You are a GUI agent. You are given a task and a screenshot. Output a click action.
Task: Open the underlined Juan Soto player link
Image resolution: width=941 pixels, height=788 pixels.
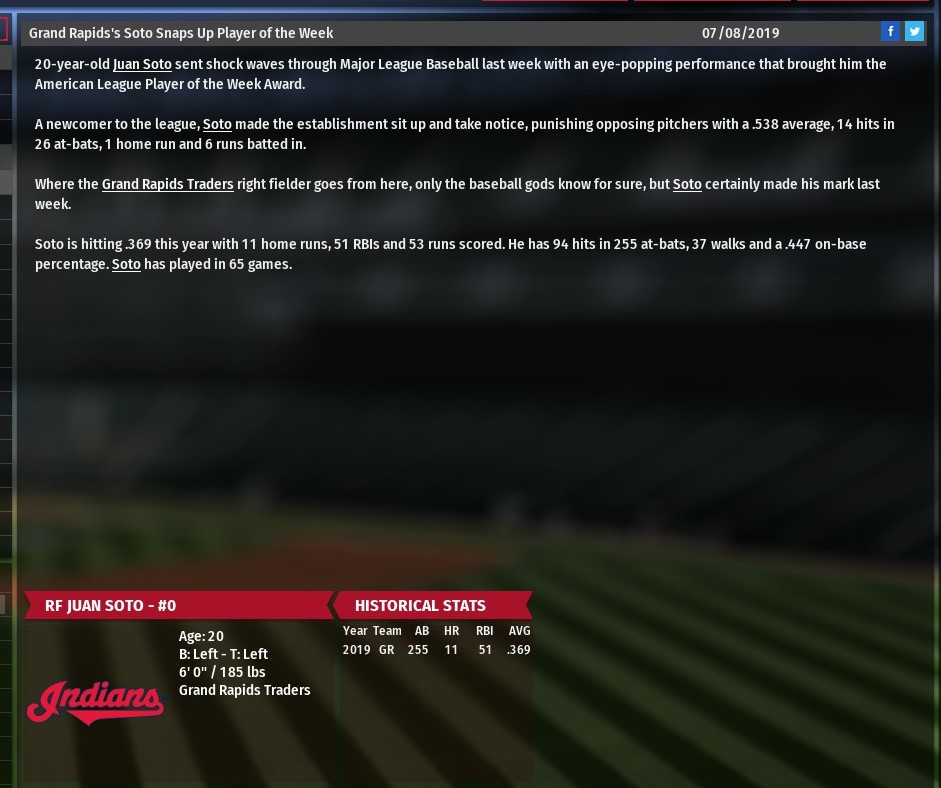point(142,64)
